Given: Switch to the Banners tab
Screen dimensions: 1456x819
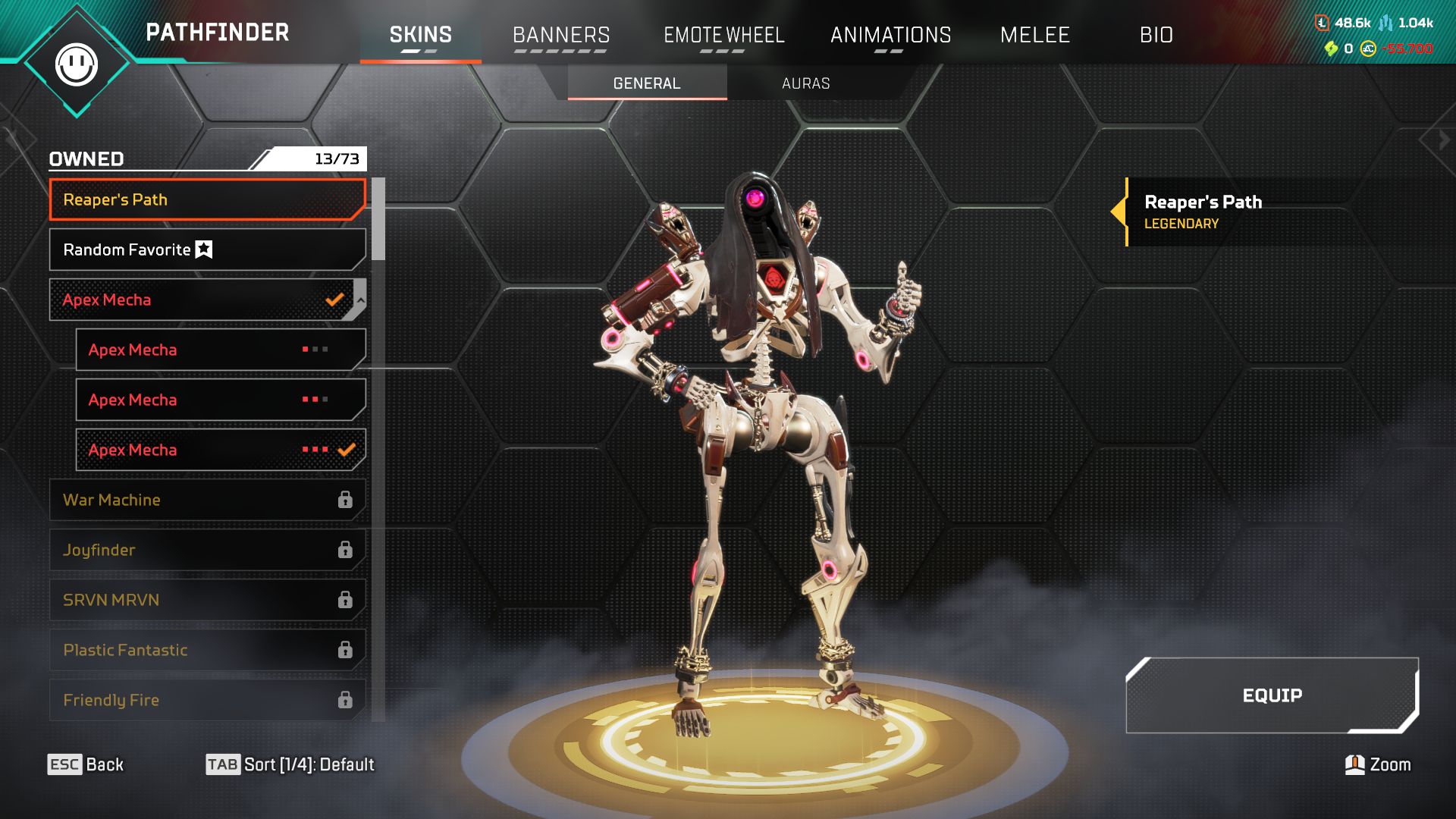Looking at the screenshot, I should [561, 35].
